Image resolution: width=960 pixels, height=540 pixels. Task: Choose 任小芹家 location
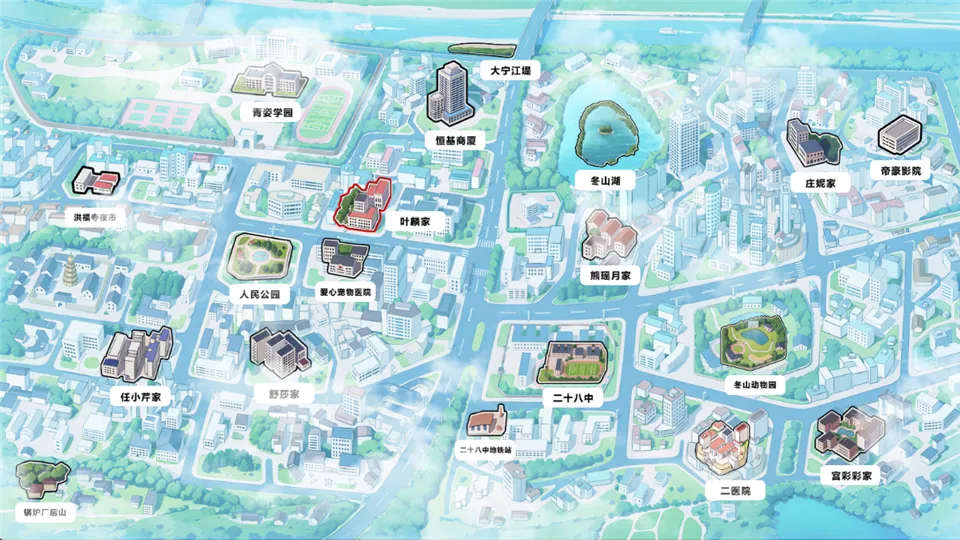pos(136,354)
